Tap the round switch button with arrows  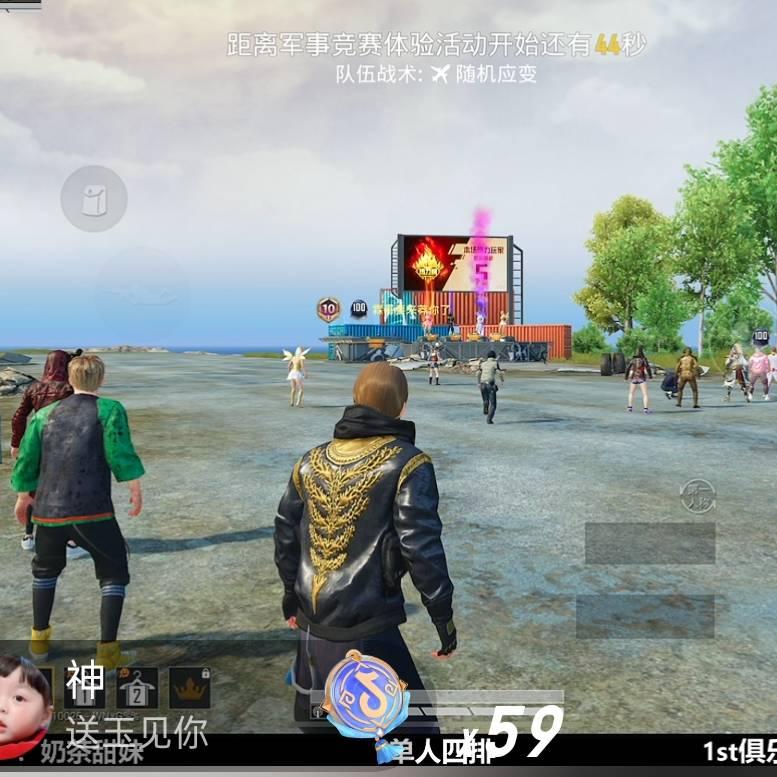[x=696, y=497]
